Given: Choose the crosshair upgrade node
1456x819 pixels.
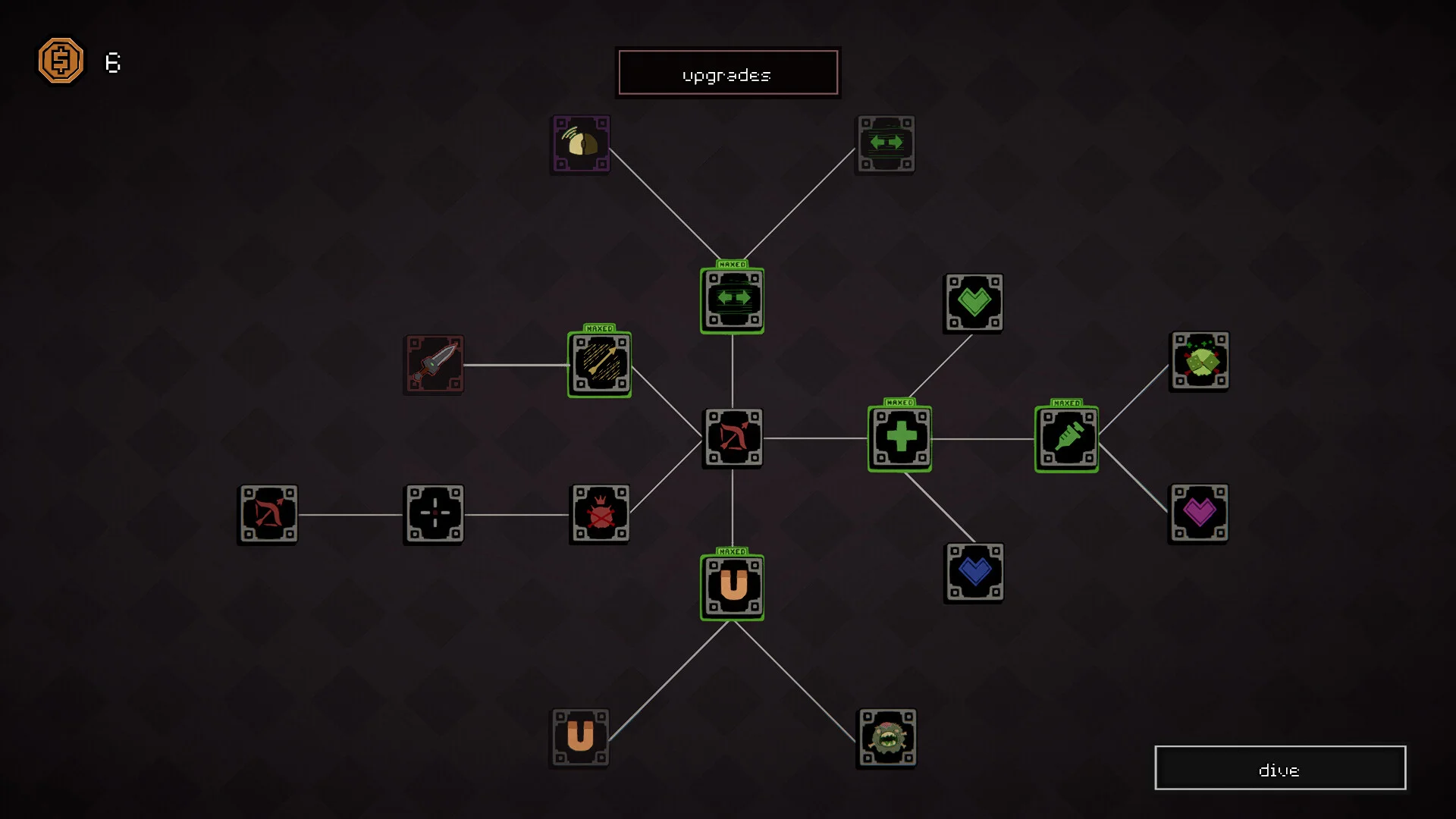Looking at the screenshot, I should pos(435,514).
